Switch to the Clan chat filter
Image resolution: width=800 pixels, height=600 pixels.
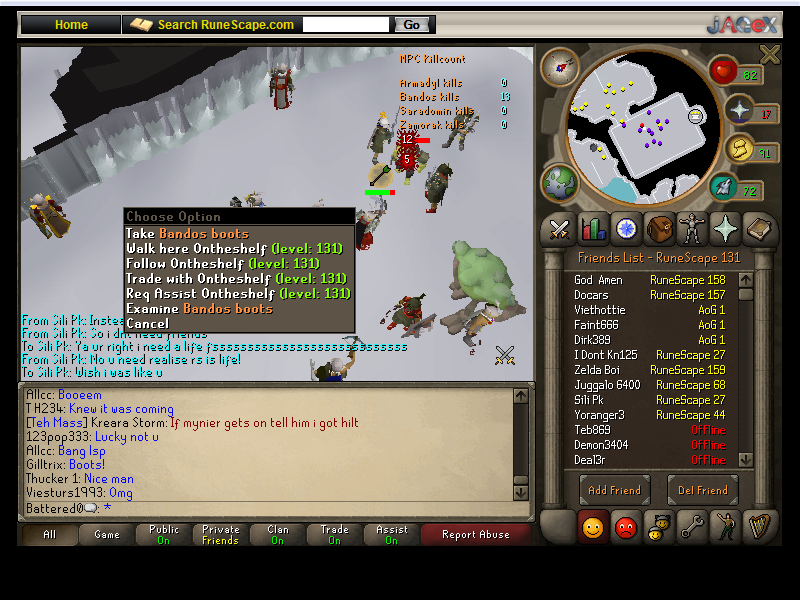click(x=277, y=534)
